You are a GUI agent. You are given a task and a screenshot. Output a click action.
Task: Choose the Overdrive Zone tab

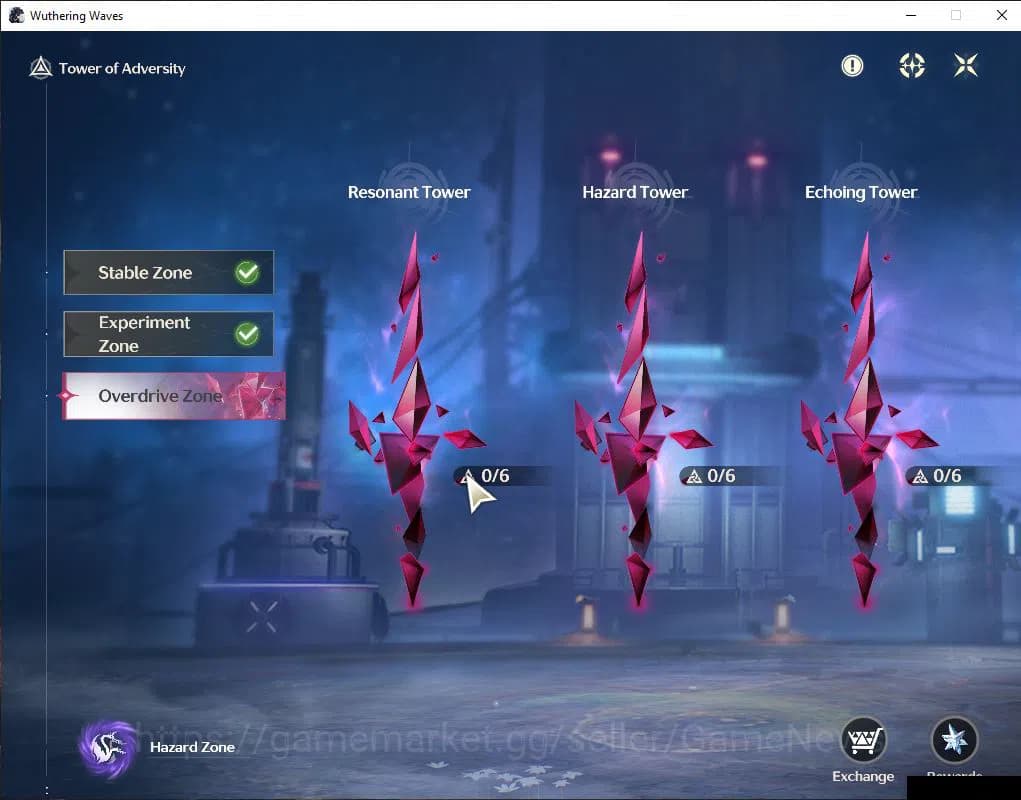173,396
